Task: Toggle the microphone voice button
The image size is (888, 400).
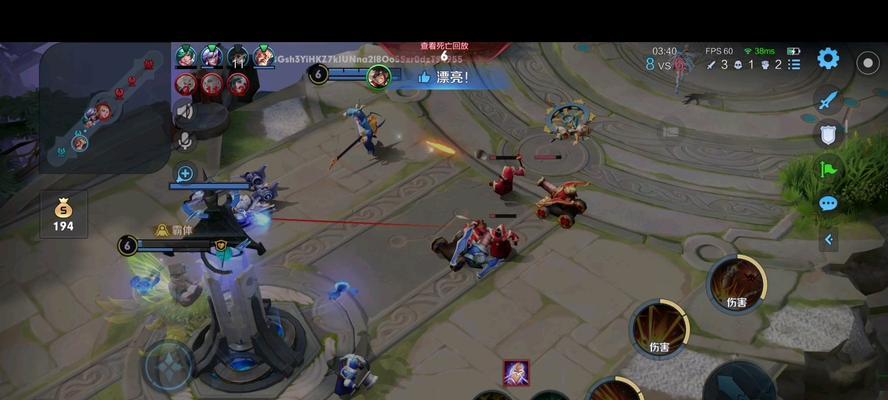Action: [x=184, y=140]
